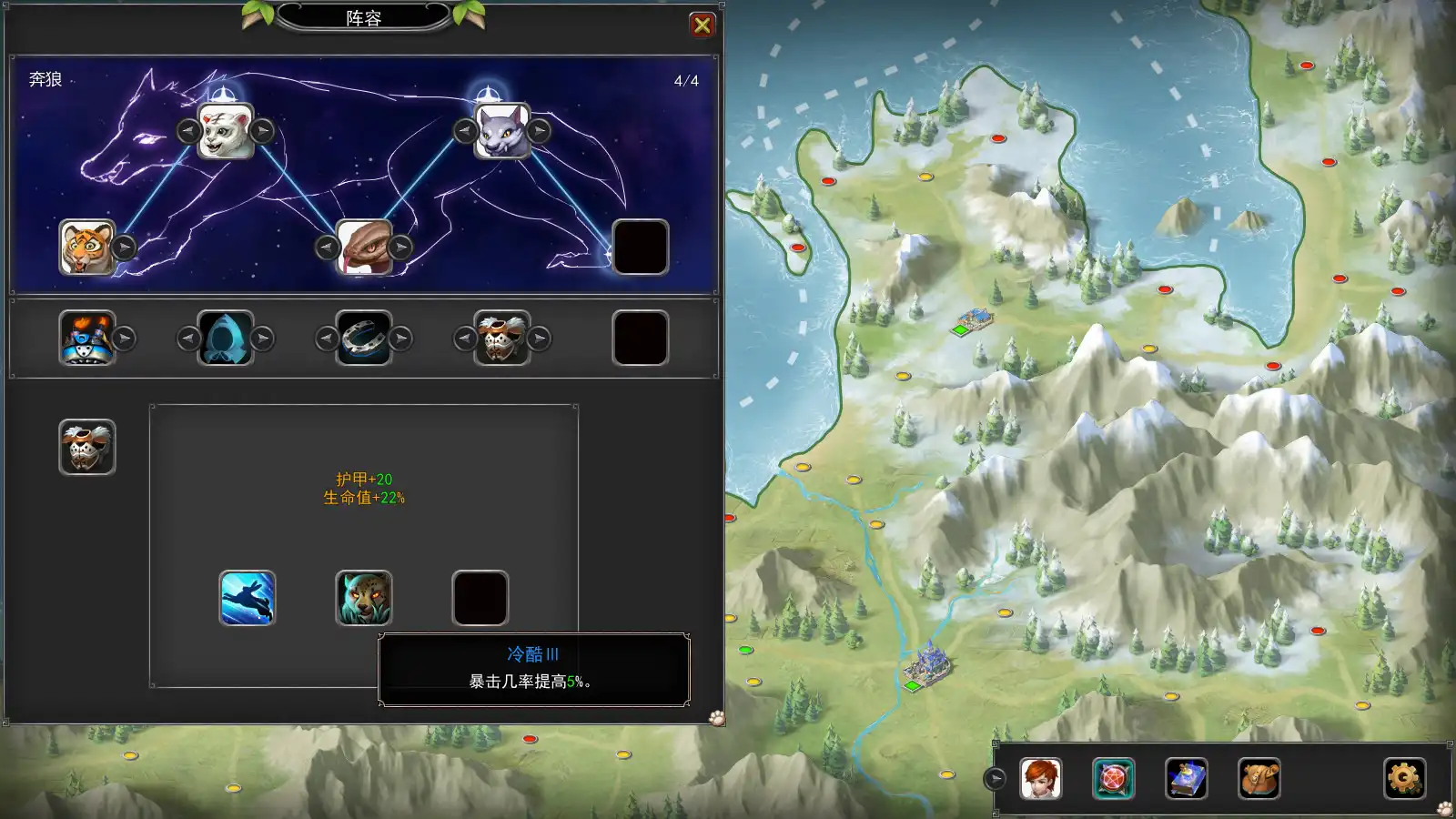Select the white bear portrait in formation

[x=226, y=131]
